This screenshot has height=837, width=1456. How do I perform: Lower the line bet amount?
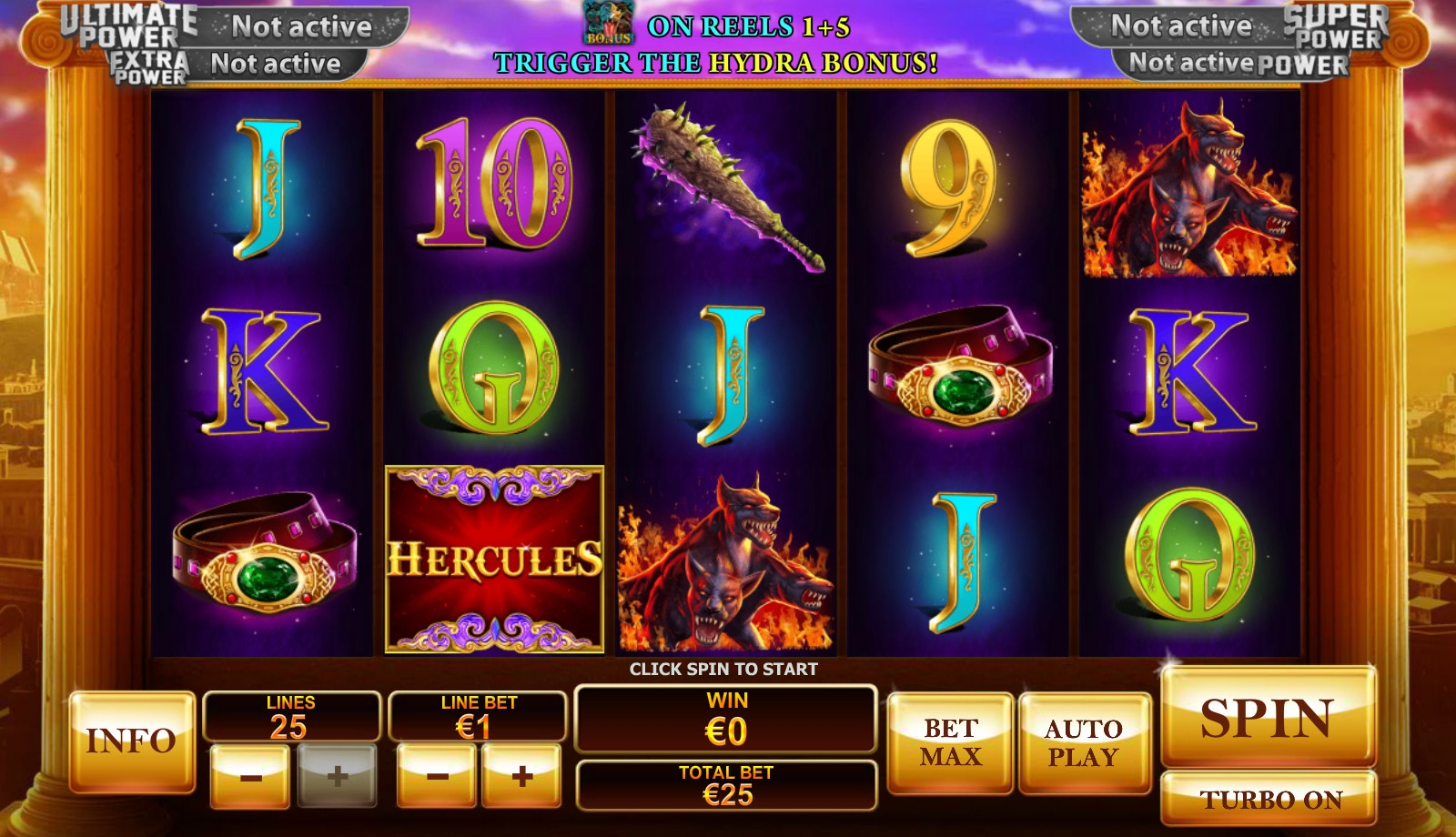coord(437,776)
